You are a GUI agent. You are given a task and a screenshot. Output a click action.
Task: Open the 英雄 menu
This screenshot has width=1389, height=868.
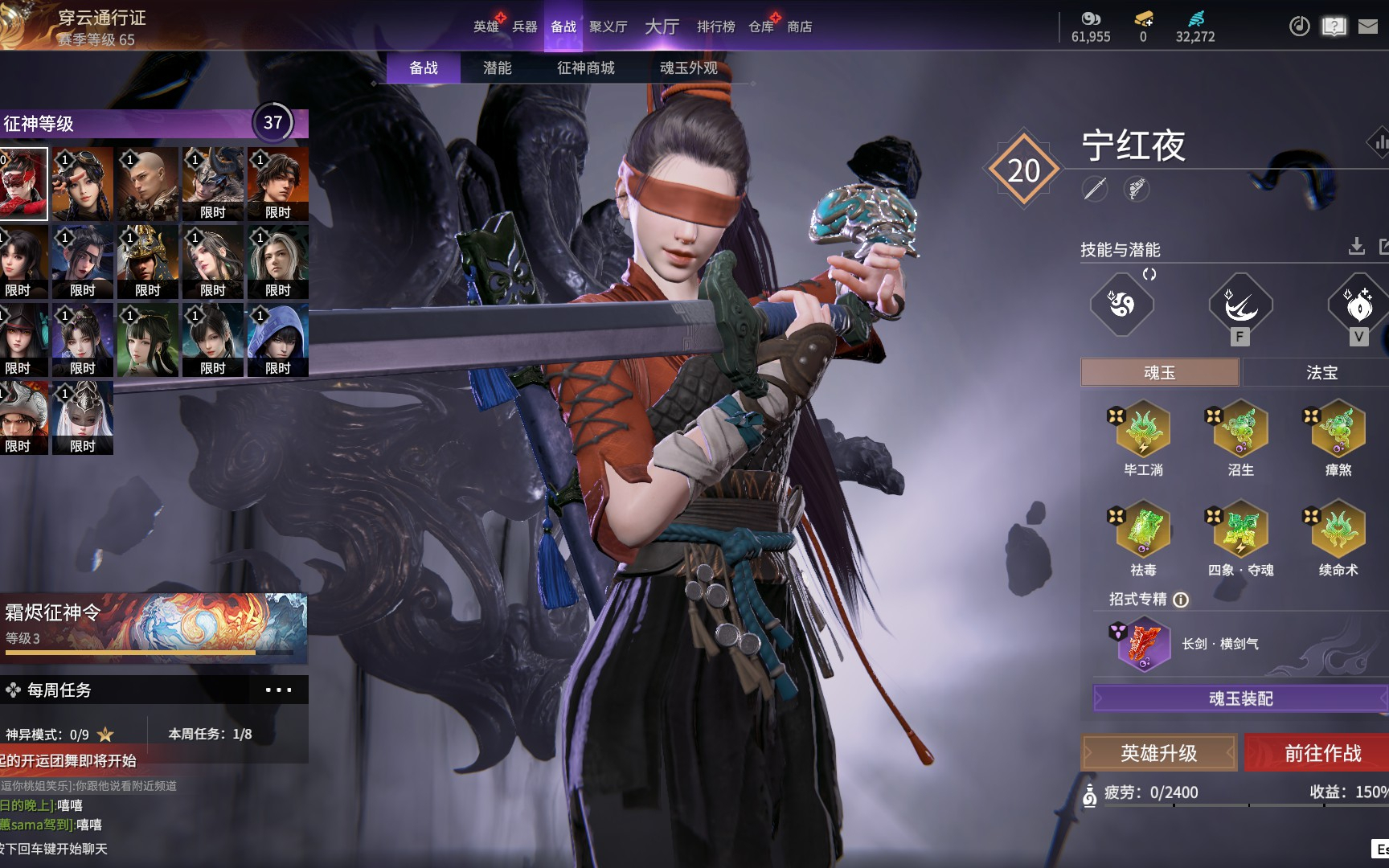coord(486,27)
